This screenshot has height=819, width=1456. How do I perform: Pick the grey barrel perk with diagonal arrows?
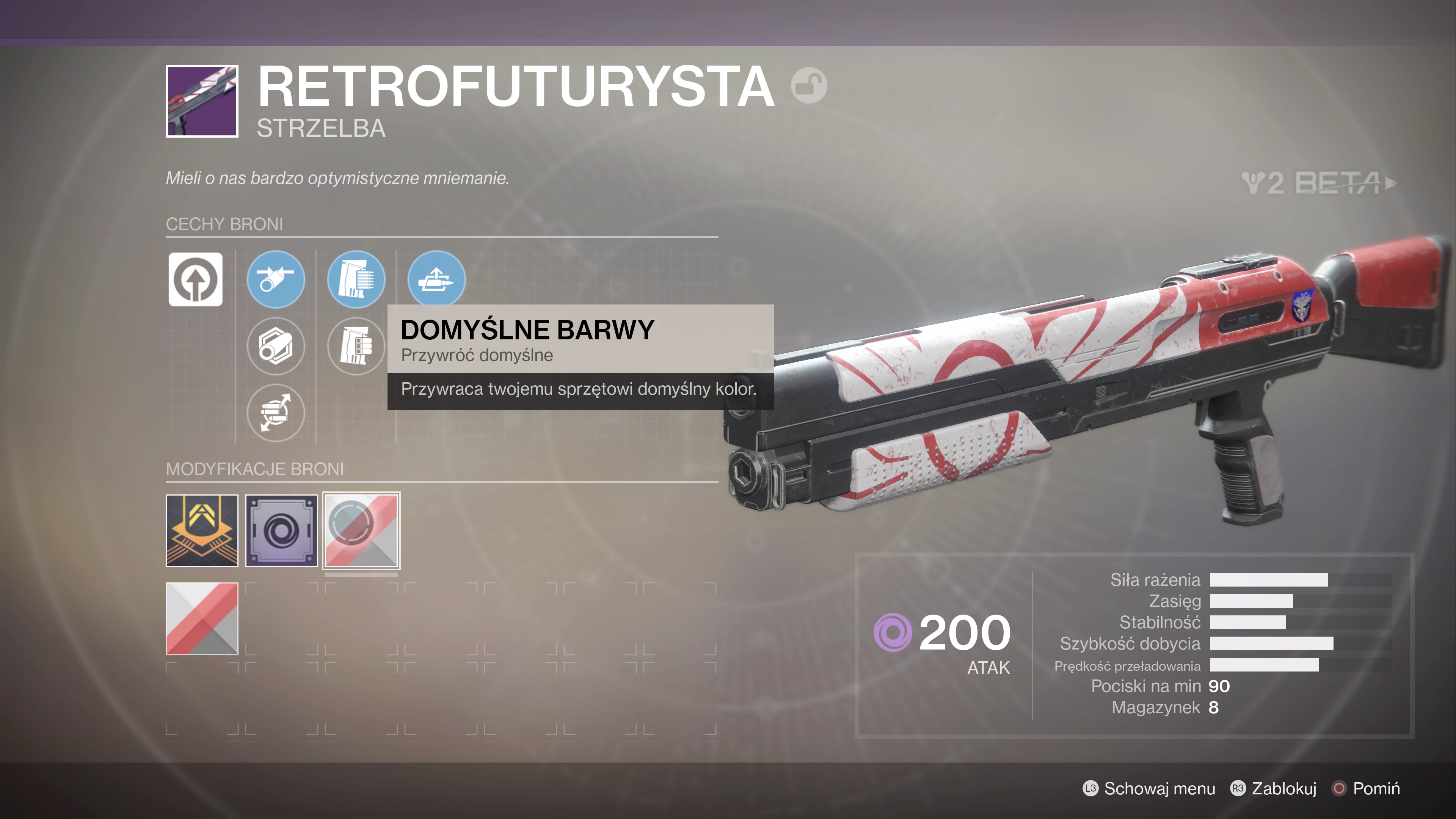276,413
